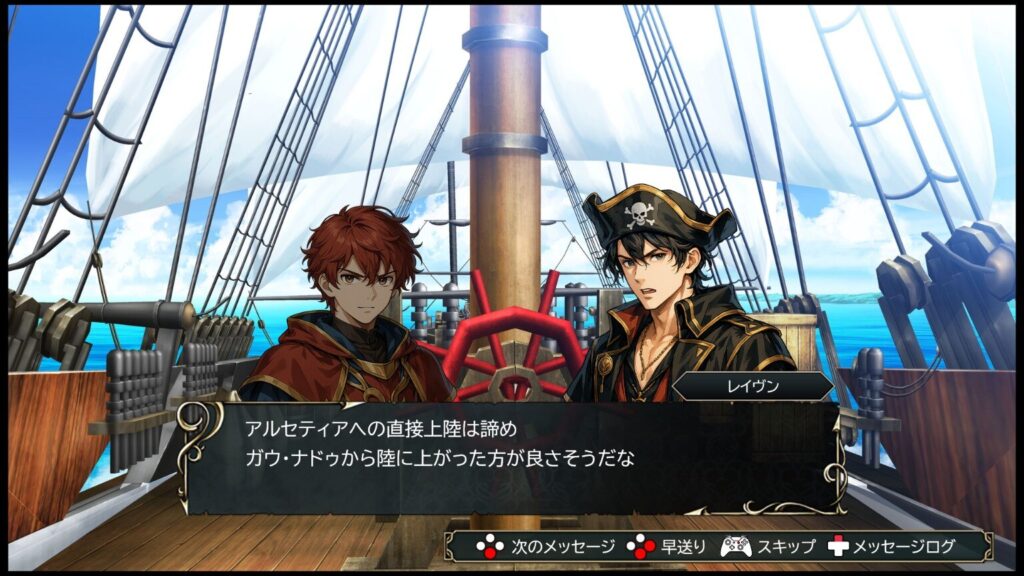Advance Raven's dialogue message box

coord(510,457)
